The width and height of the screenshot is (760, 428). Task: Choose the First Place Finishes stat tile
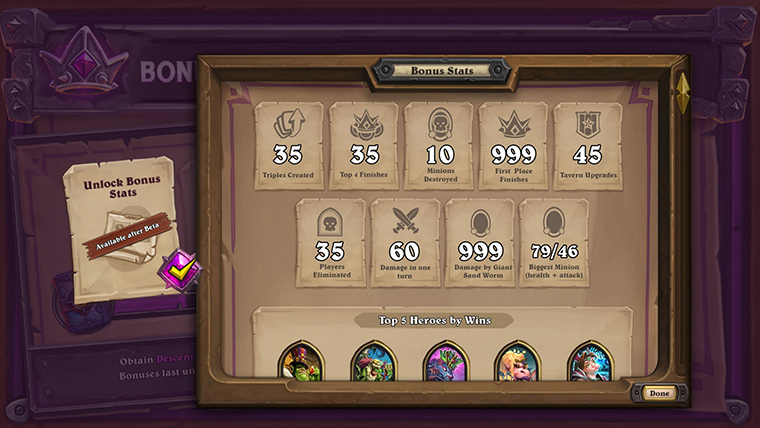pyautogui.click(x=513, y=146)
